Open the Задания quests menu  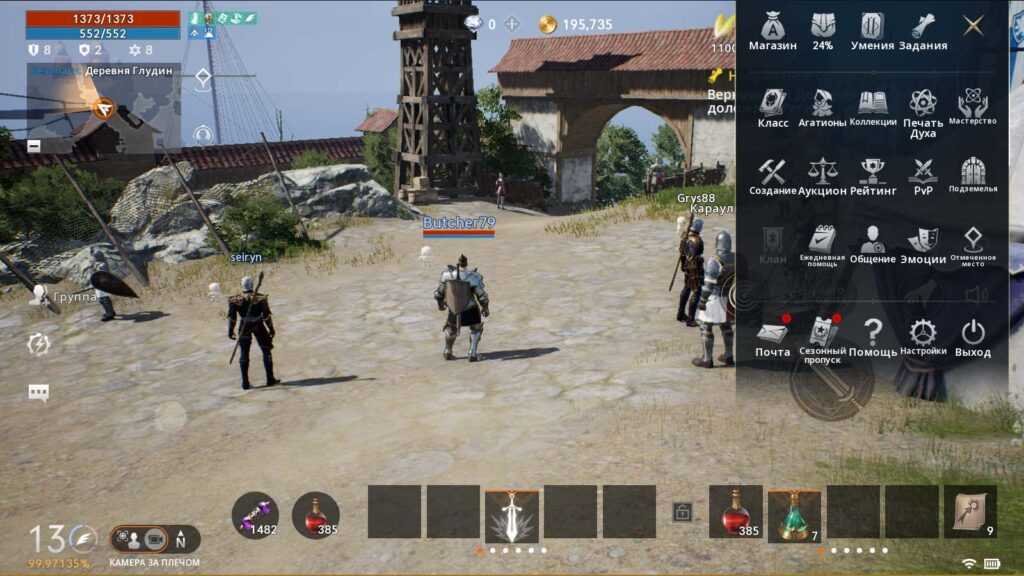coord(922,31)
